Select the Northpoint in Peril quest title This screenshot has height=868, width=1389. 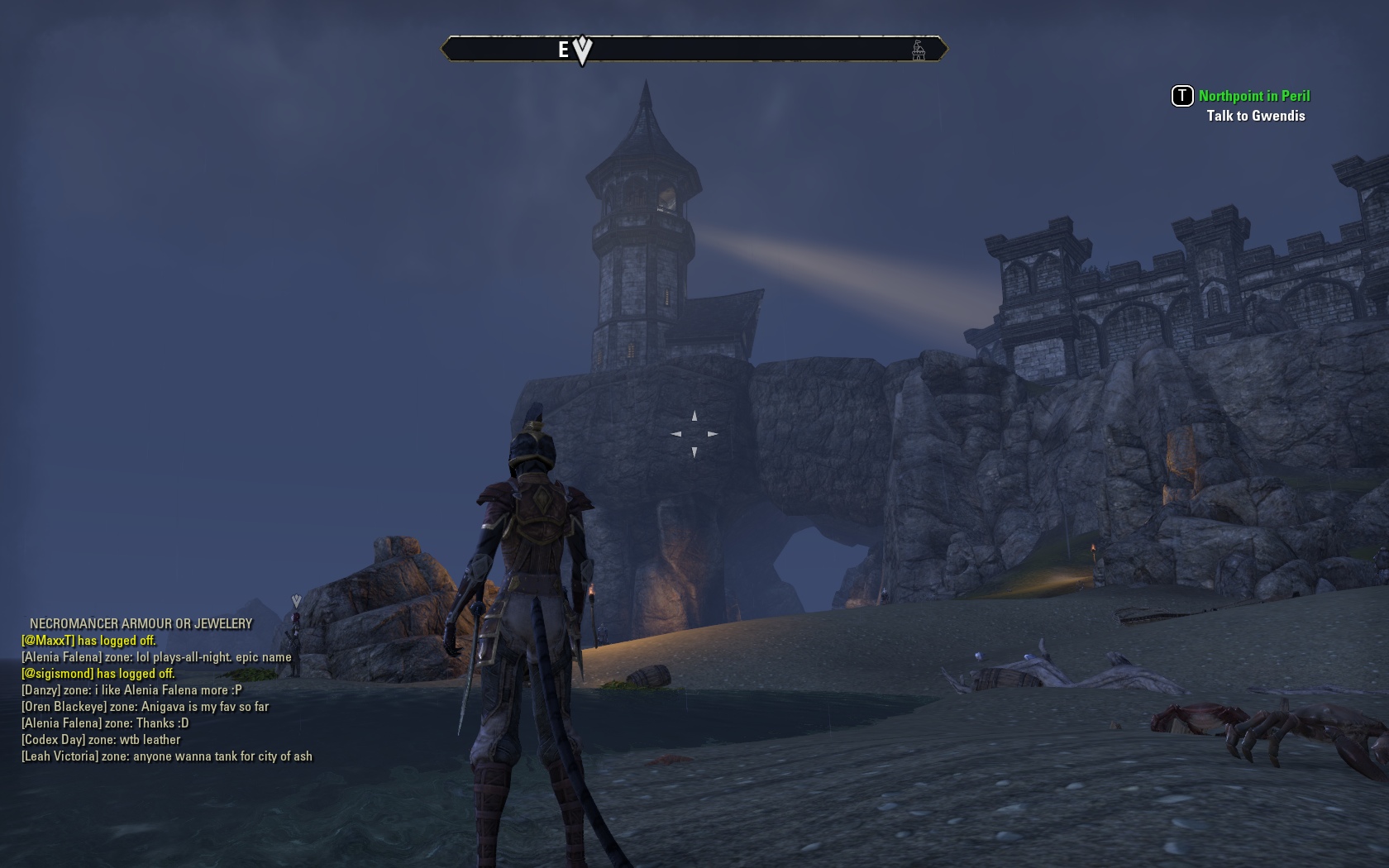pos(1253,96)
